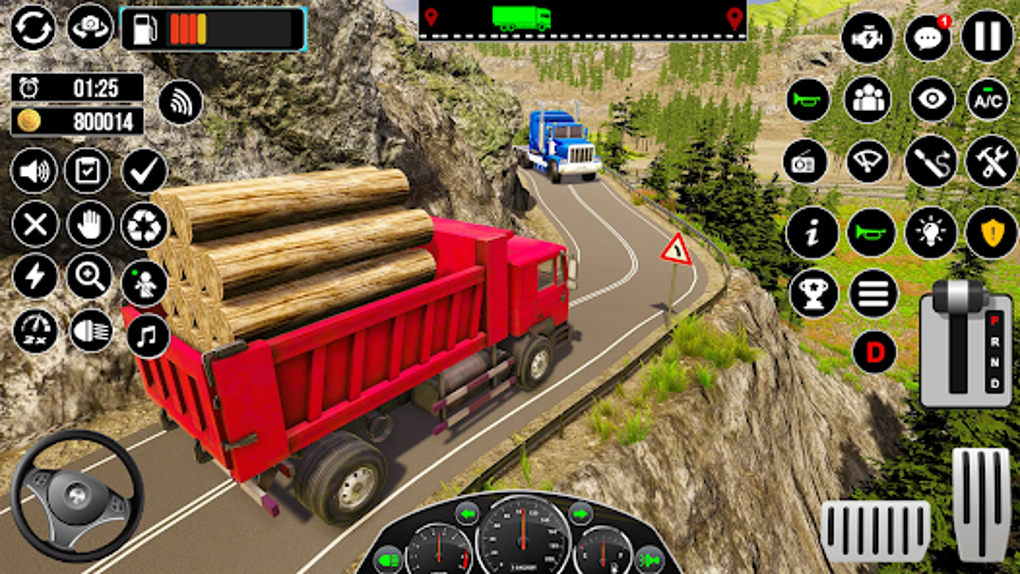The height and width of the screenshot is (574, 1020).
Task: Open the chat messages bubble
Action: [927, 39]
